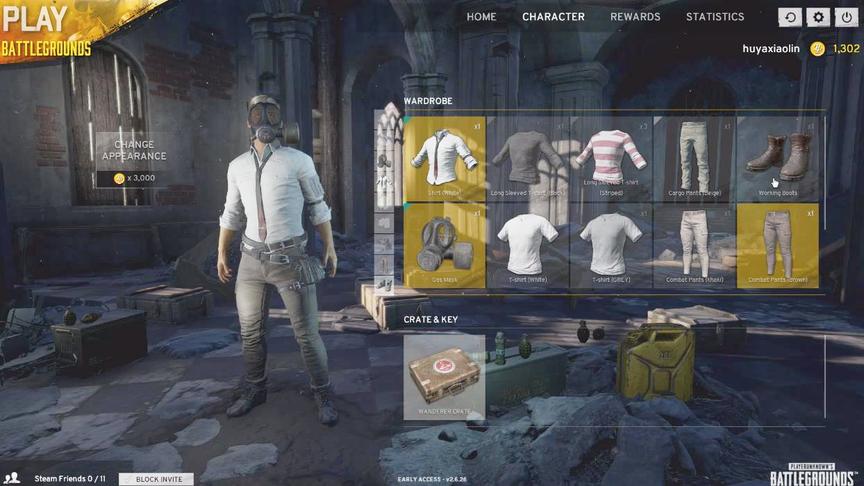Screen dimensions: 864x486
Task: Equip the khaki Combat Pants
Action: (x=694, y=246)
